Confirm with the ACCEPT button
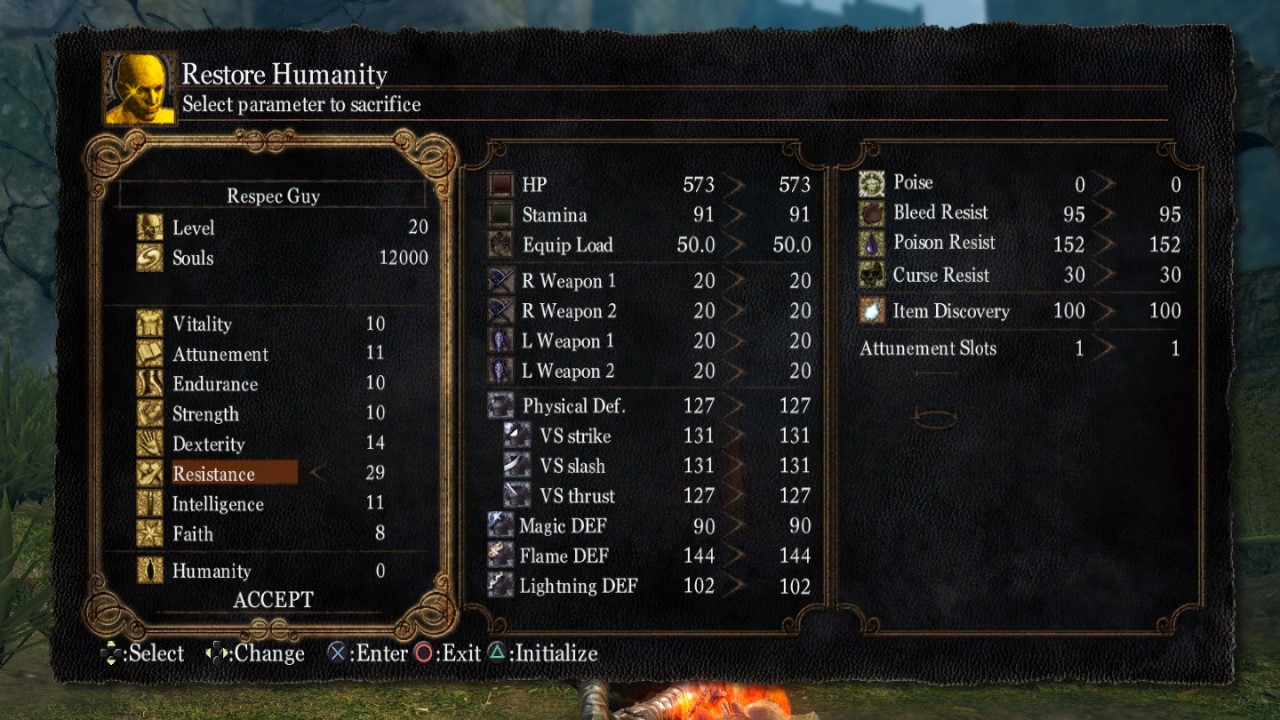1280x720 pixels. [x=273, y=600]
